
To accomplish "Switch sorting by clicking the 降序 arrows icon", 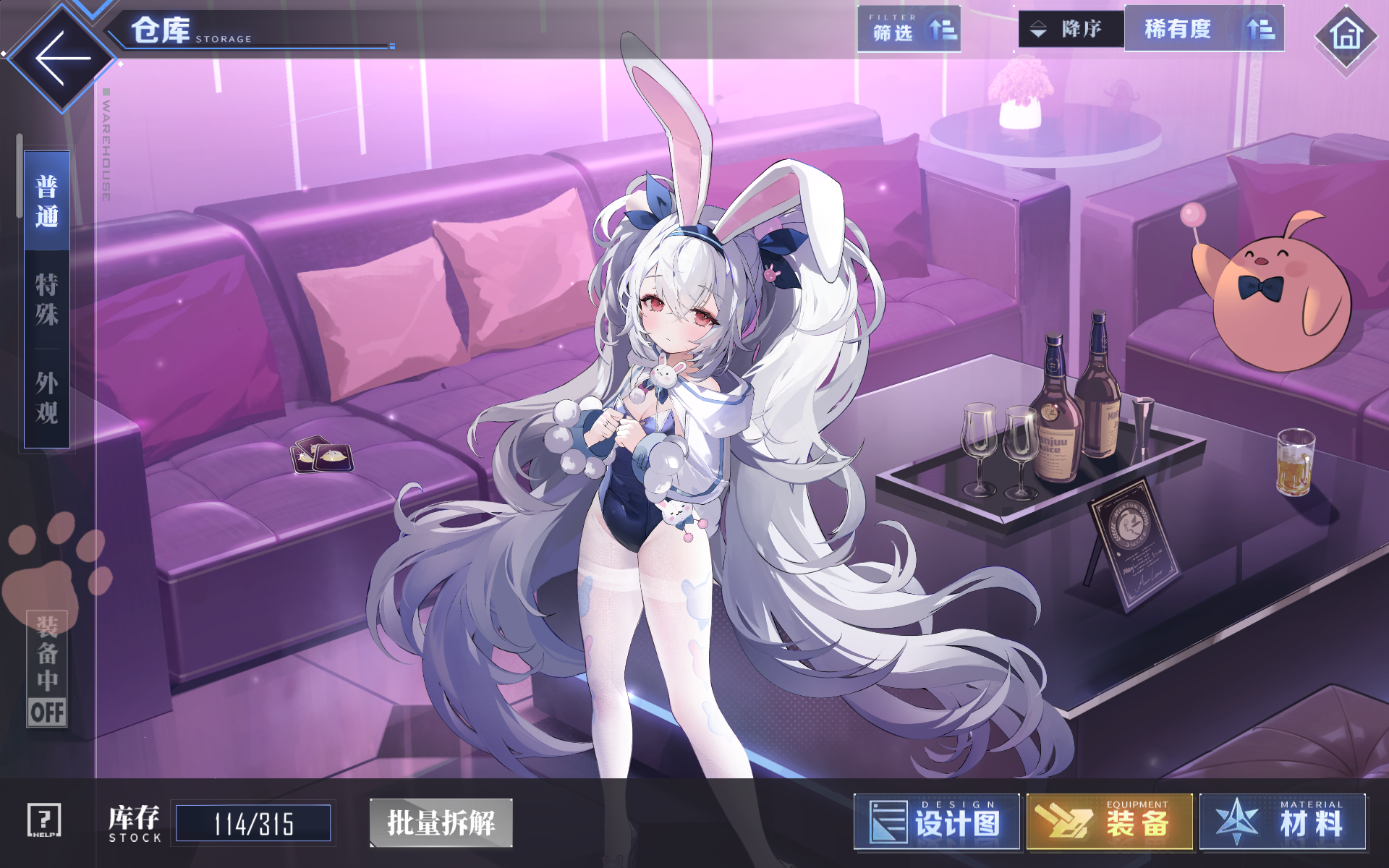I will (x=1037, y=30).
